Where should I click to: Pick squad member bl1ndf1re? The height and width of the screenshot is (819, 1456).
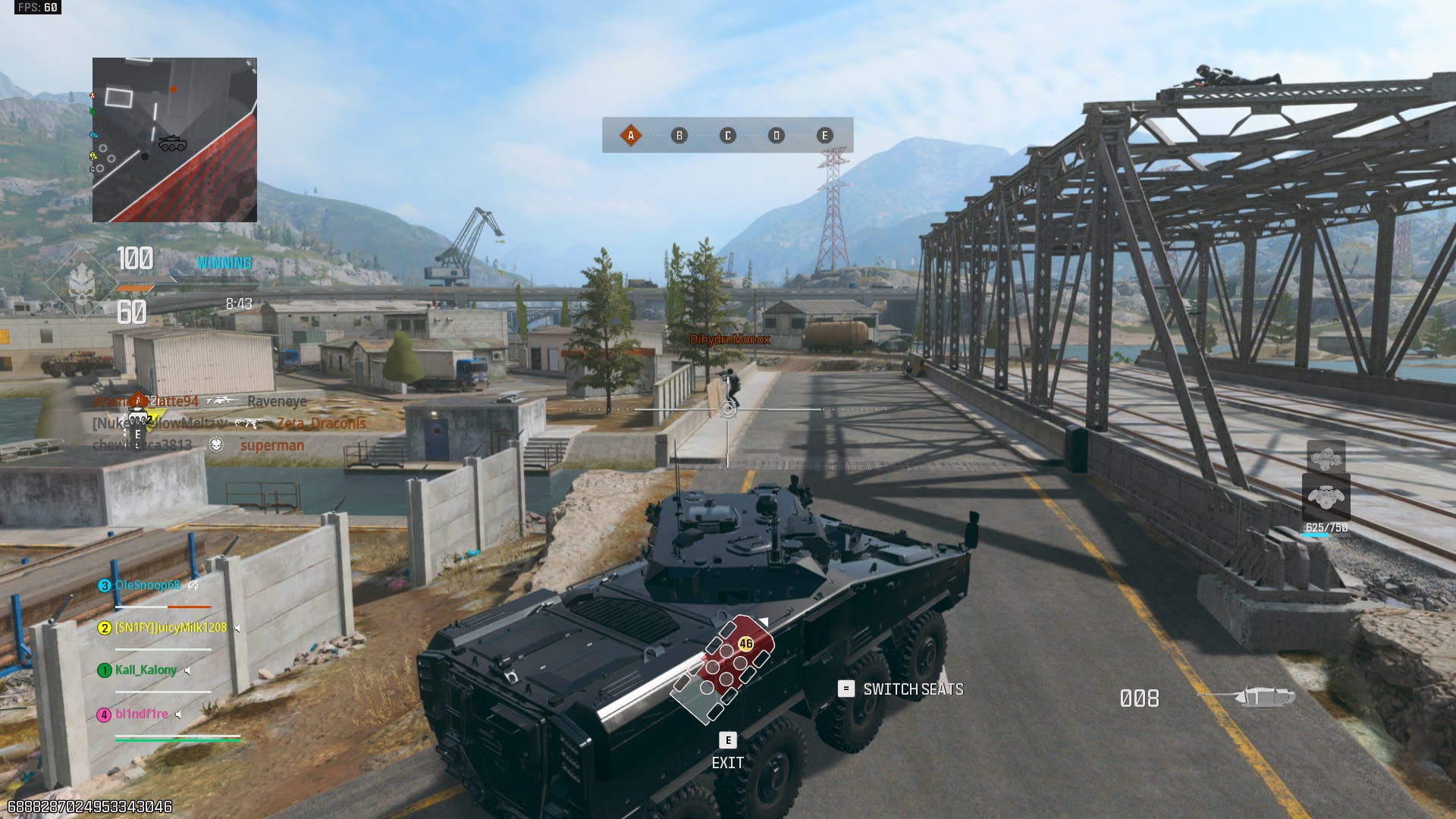tap(141, 714)
